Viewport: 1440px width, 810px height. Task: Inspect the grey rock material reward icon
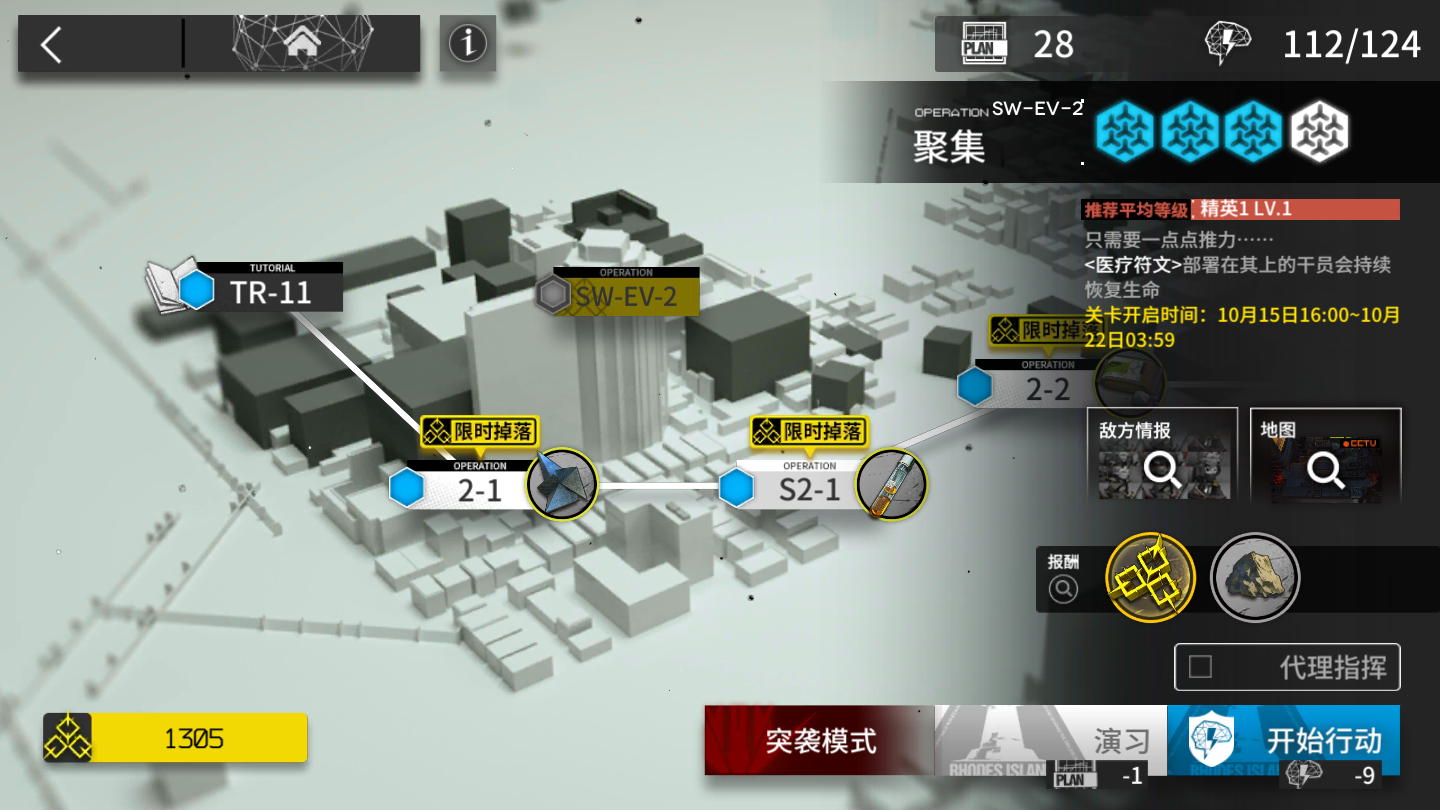(x=1254, y=578)
